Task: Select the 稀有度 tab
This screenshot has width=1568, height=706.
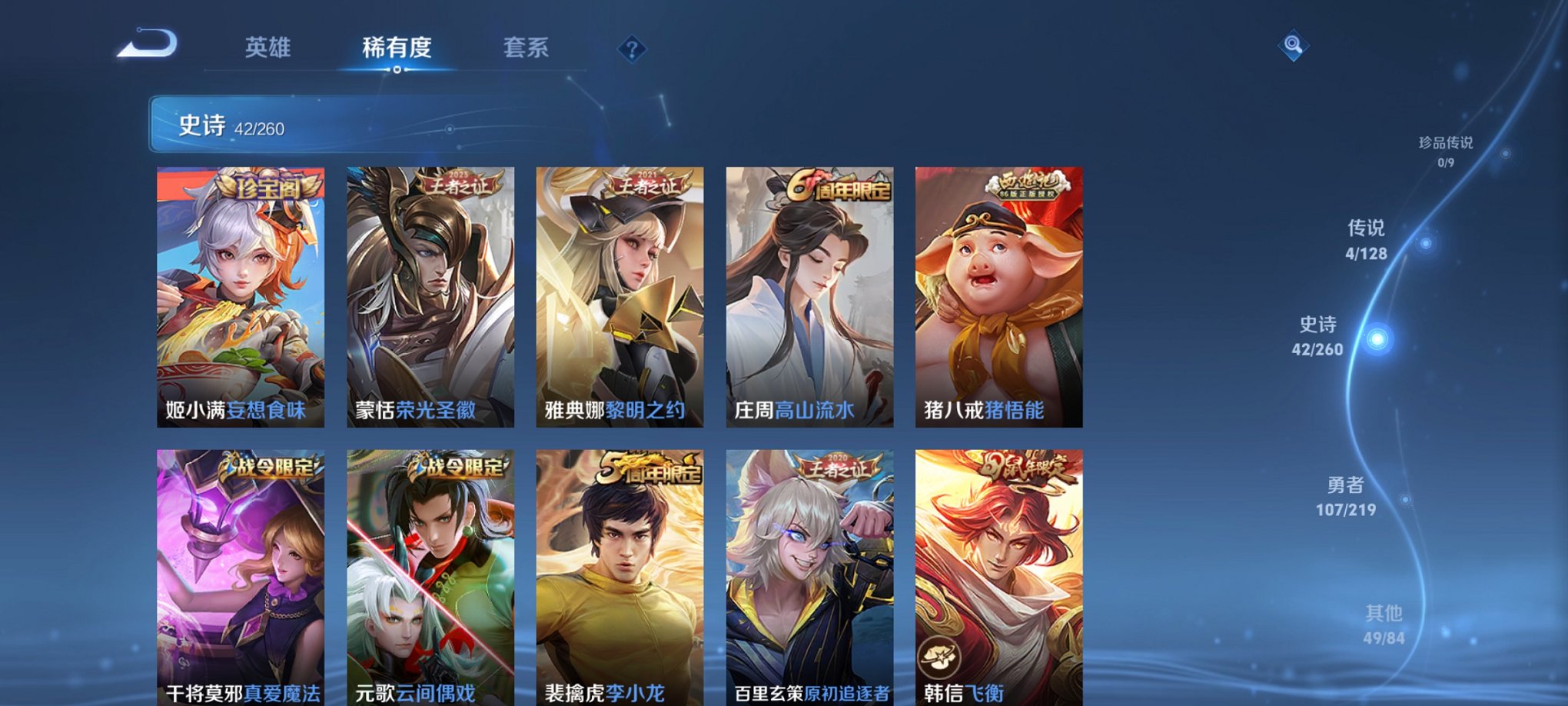Action: coord(396,48)
